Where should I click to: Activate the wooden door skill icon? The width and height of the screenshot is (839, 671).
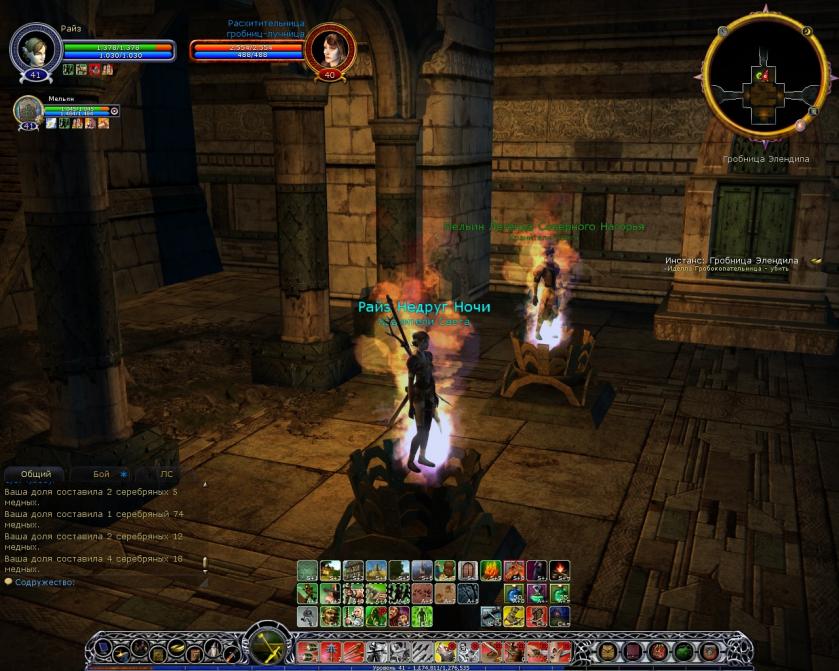pyautogui.click(x=467, y=571)
